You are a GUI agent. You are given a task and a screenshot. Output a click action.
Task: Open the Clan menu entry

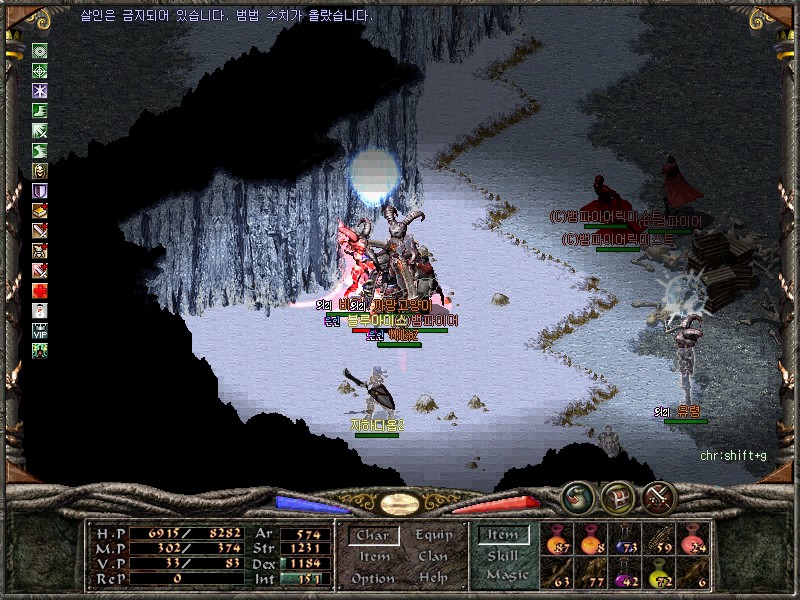[x=433, y=557]
